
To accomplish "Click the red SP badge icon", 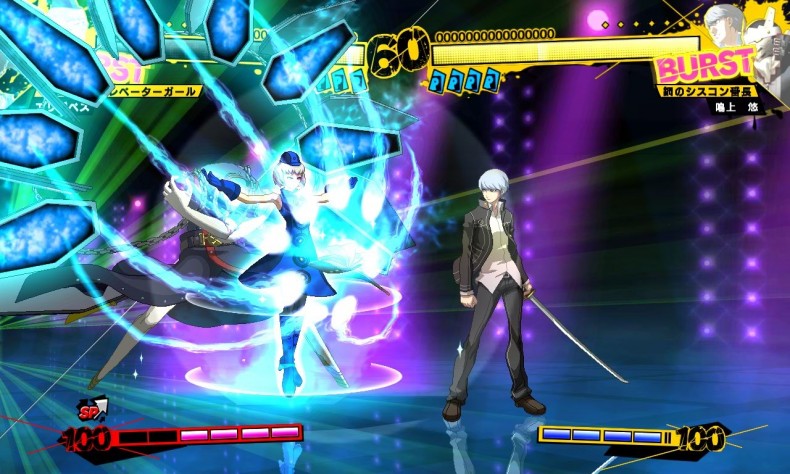I will click(x=92, y=411).
